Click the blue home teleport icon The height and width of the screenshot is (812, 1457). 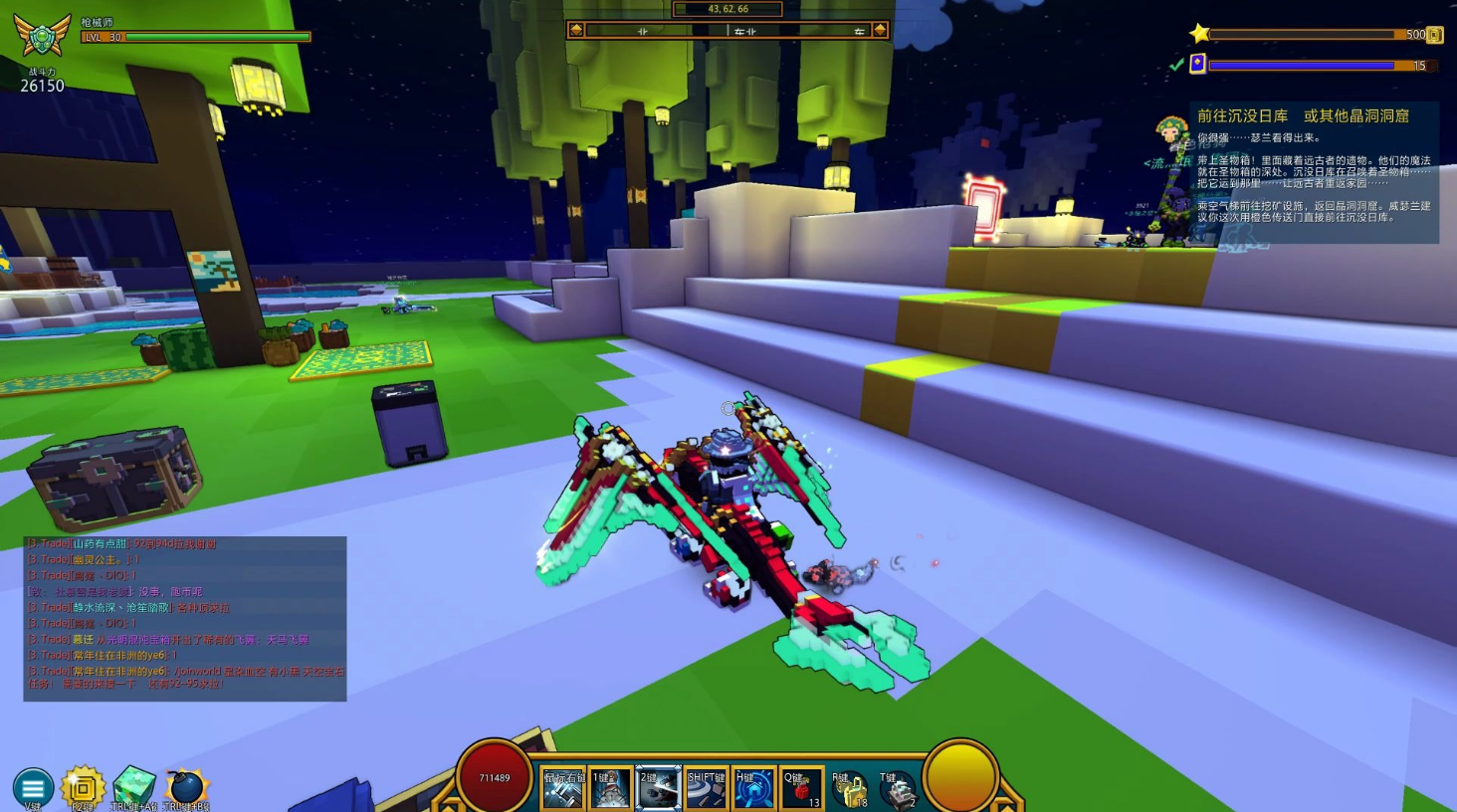[753, 788]
